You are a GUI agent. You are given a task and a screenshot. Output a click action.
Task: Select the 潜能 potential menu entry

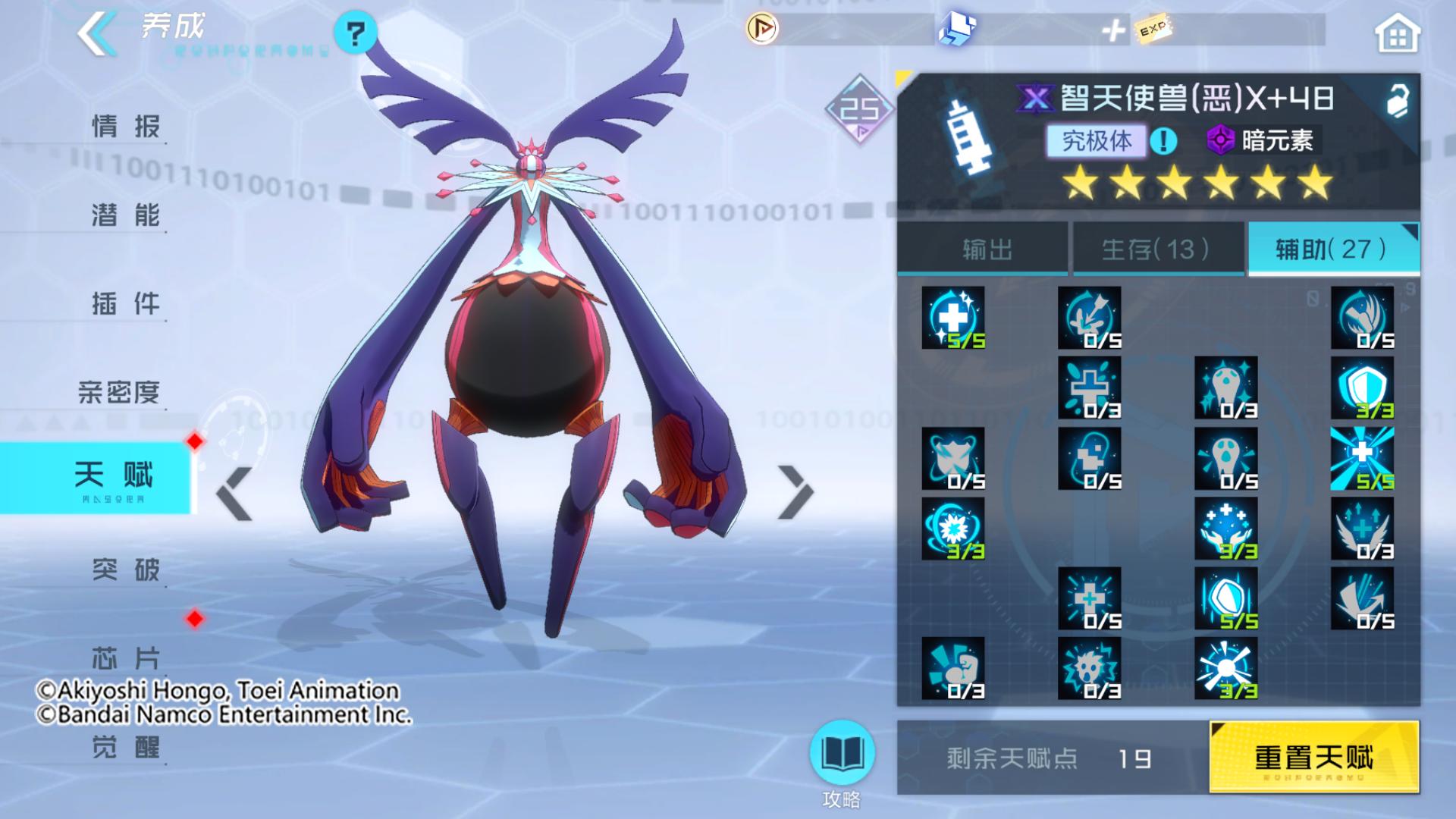point(125,215)
